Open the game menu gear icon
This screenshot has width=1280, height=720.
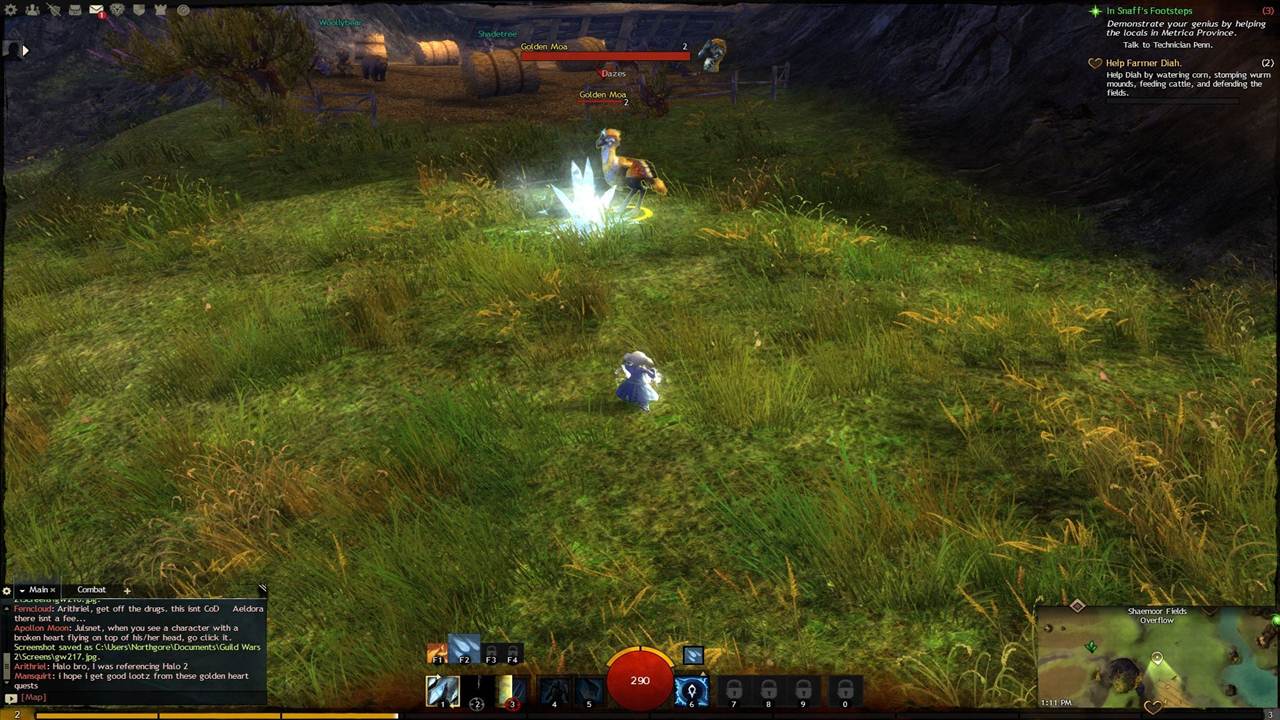tap(12, 10)
